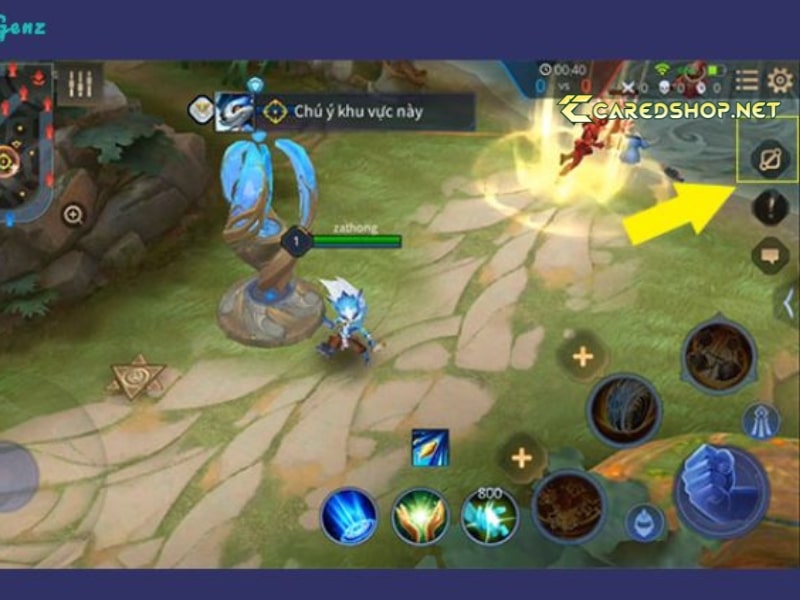Expand the side panel arrow on right edge

789,304
